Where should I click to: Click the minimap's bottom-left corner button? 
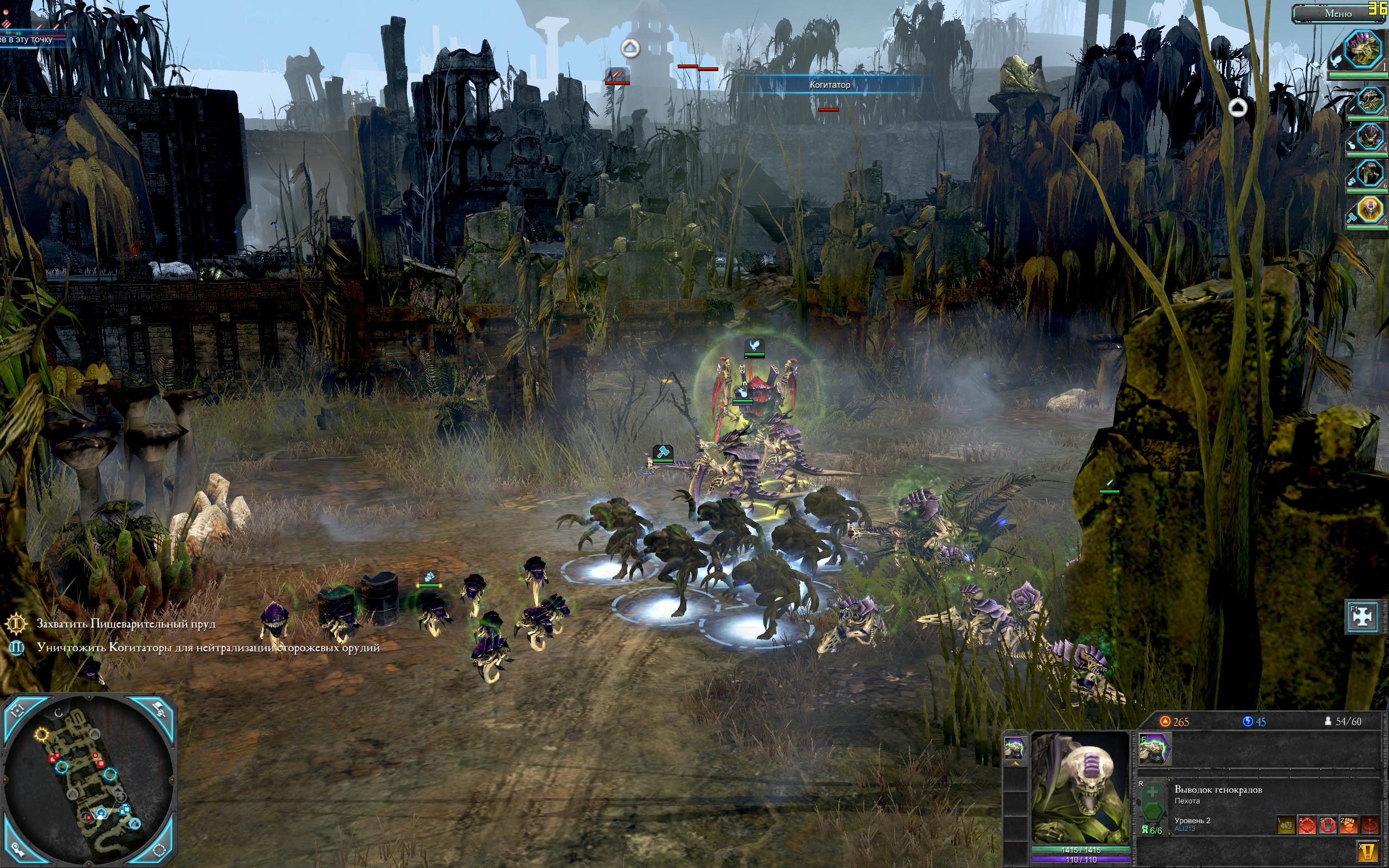point(17,851)
